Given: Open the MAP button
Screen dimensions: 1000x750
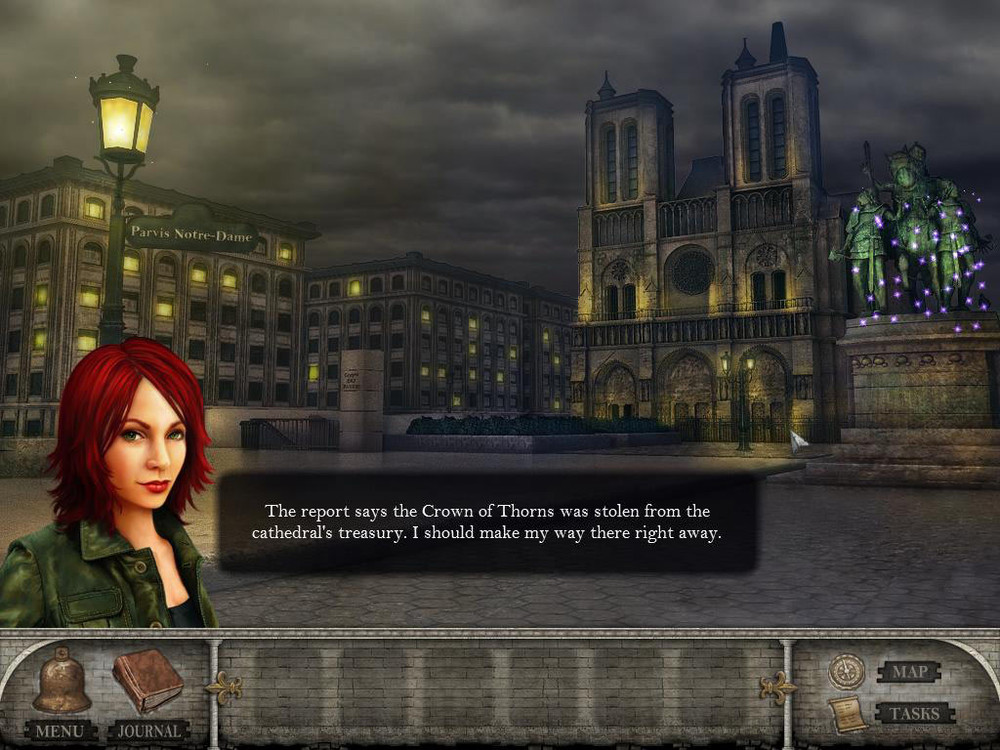Looking at the screenshot, I should coord(909,671).
